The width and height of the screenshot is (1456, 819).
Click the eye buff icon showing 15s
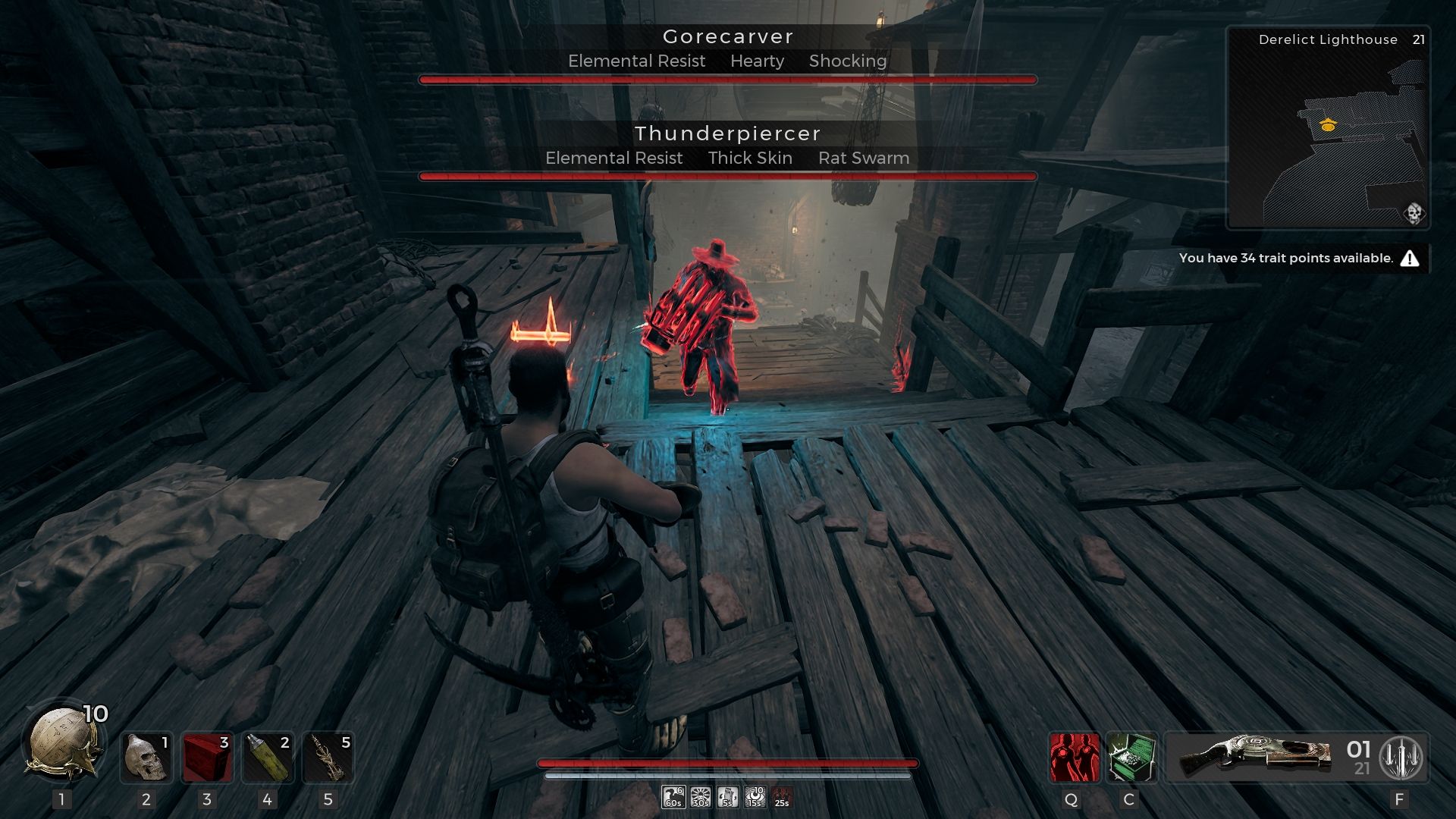coord(754,798)
